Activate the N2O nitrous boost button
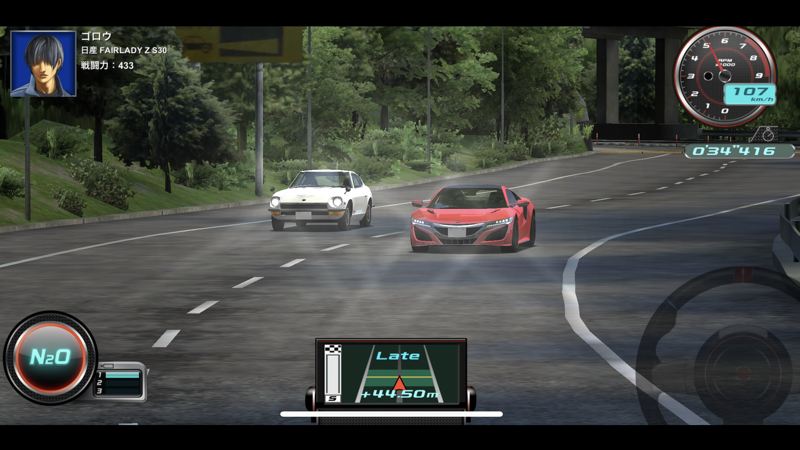Viewport: 800px width, 450px height. [x=49, y=357]
